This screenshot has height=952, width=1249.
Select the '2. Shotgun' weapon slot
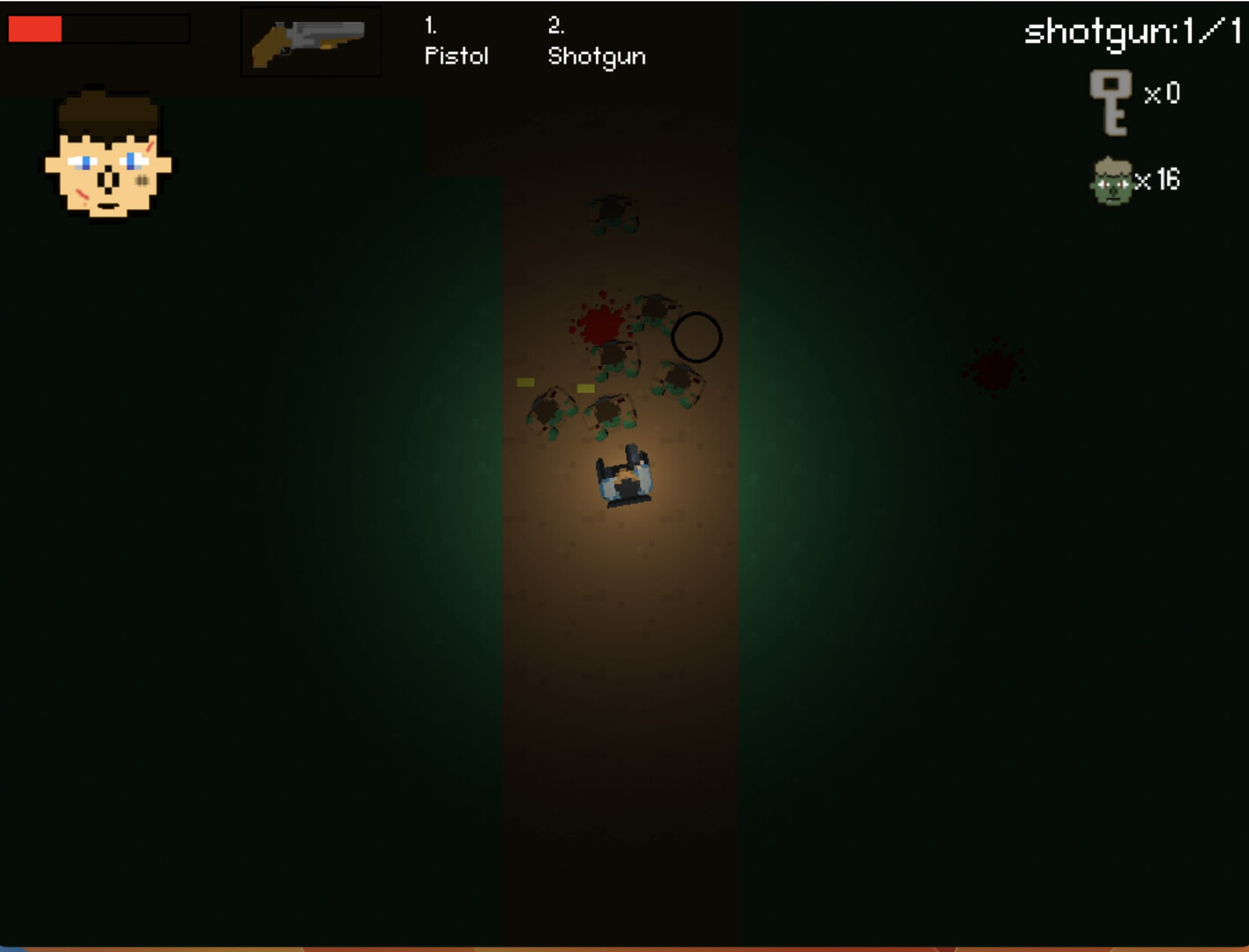[596, 44]
